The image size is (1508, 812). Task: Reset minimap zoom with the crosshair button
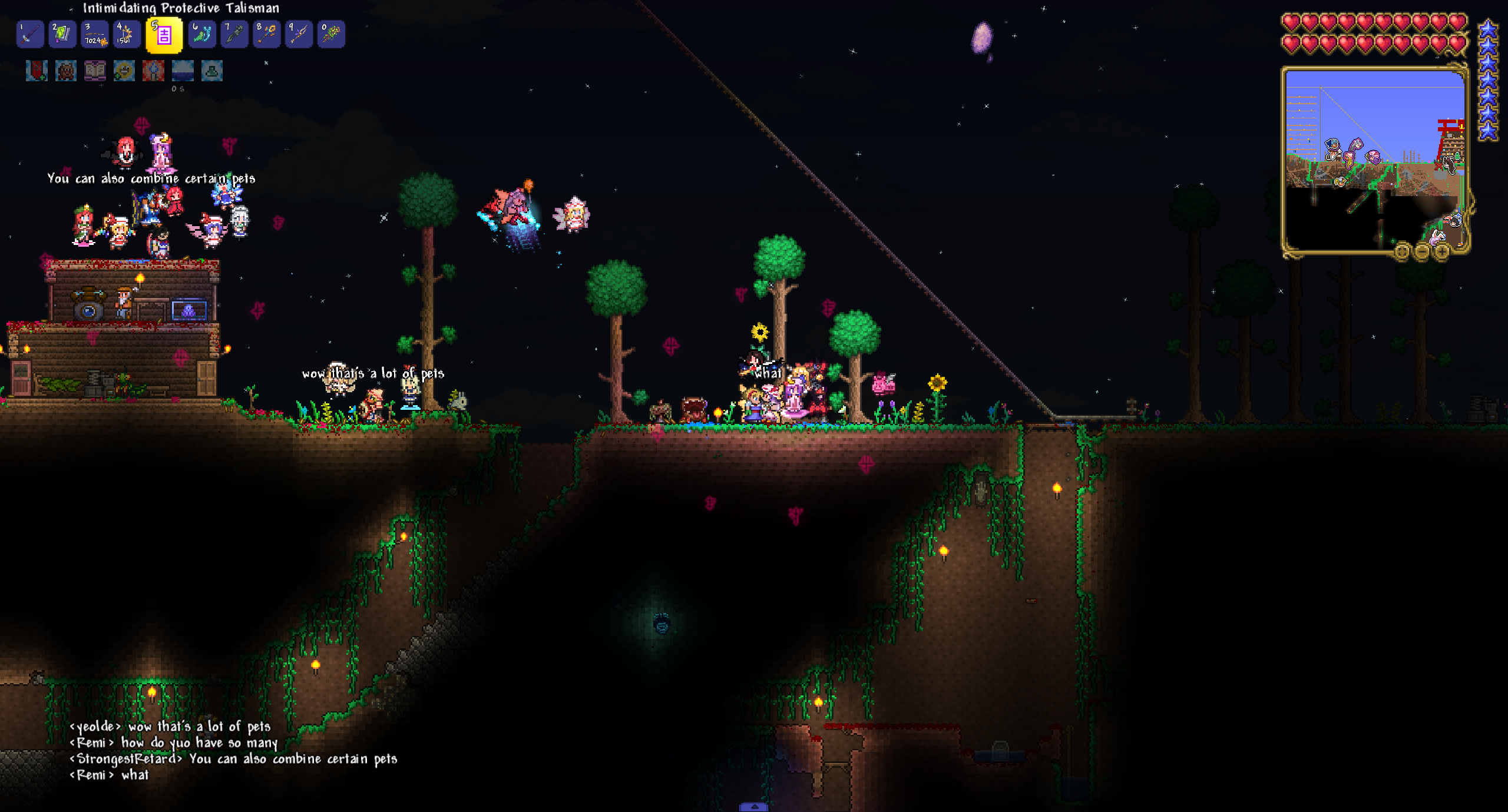coord(1402,253)
